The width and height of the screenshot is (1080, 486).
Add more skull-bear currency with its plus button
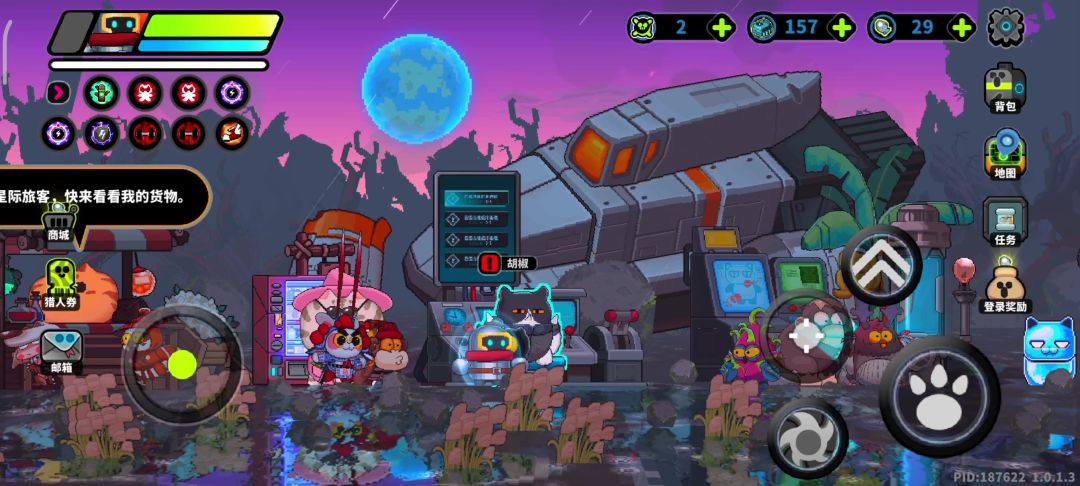[721, 27]
